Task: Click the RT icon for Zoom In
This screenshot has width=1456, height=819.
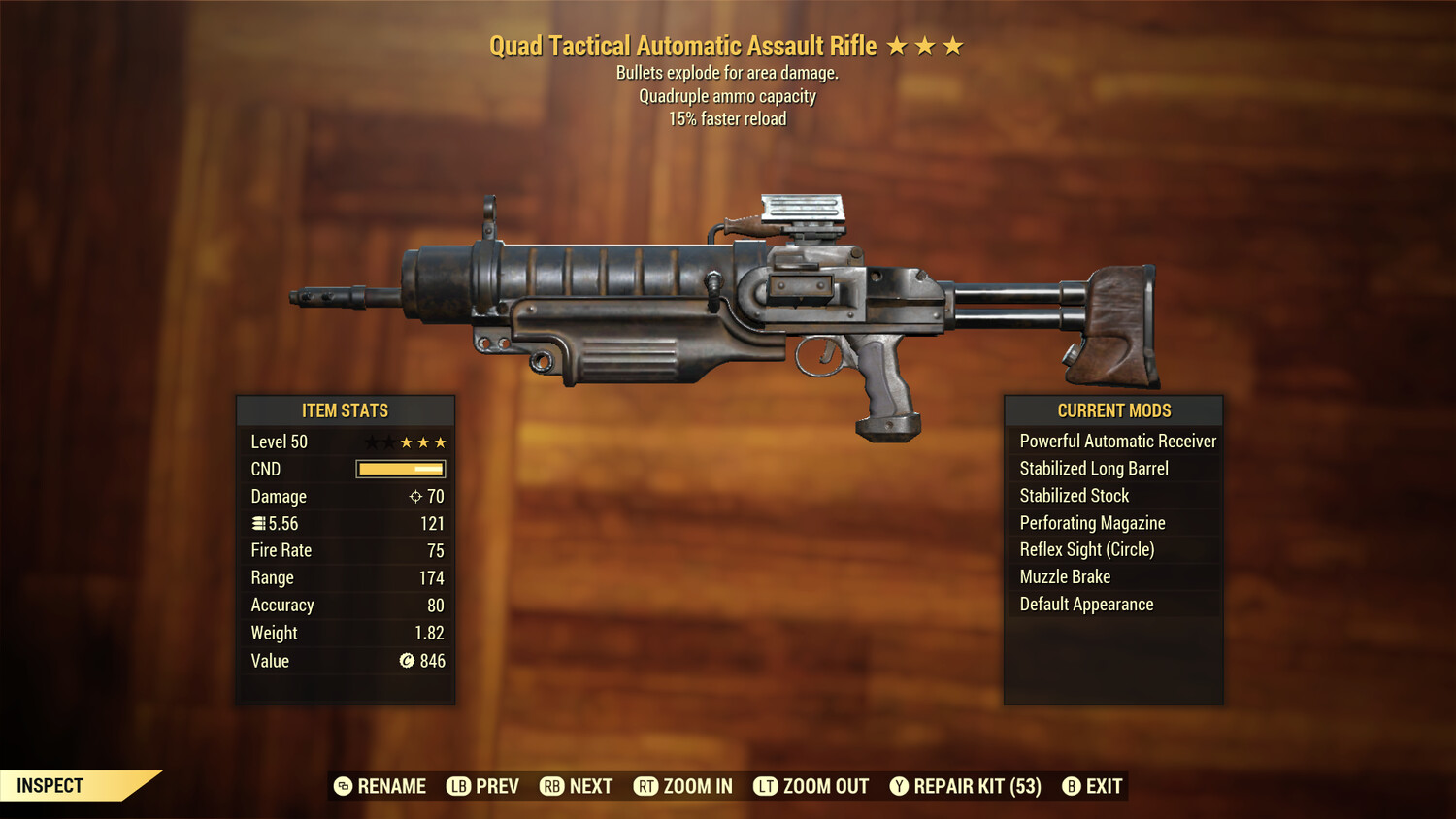Action: click(646, 786)
